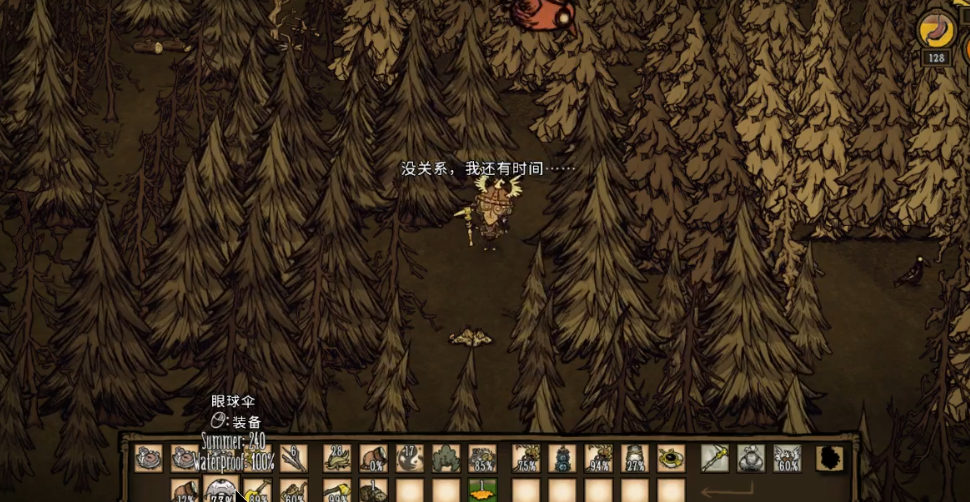Select the twigs stack of 6
Viewport: 970px width, 502px height.
(x=293, y=458)
